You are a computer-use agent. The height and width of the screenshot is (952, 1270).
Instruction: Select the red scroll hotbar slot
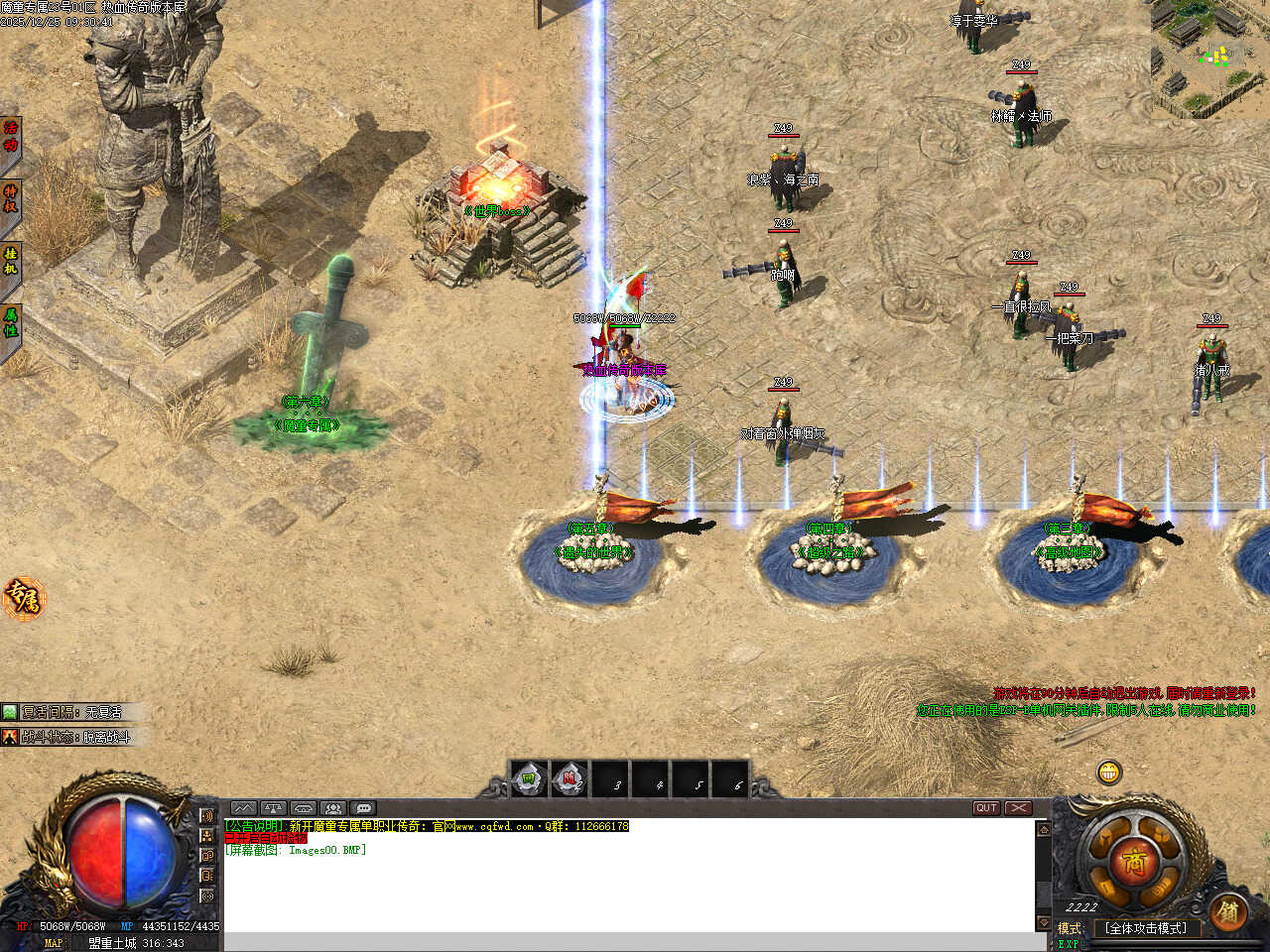point(570,779)
